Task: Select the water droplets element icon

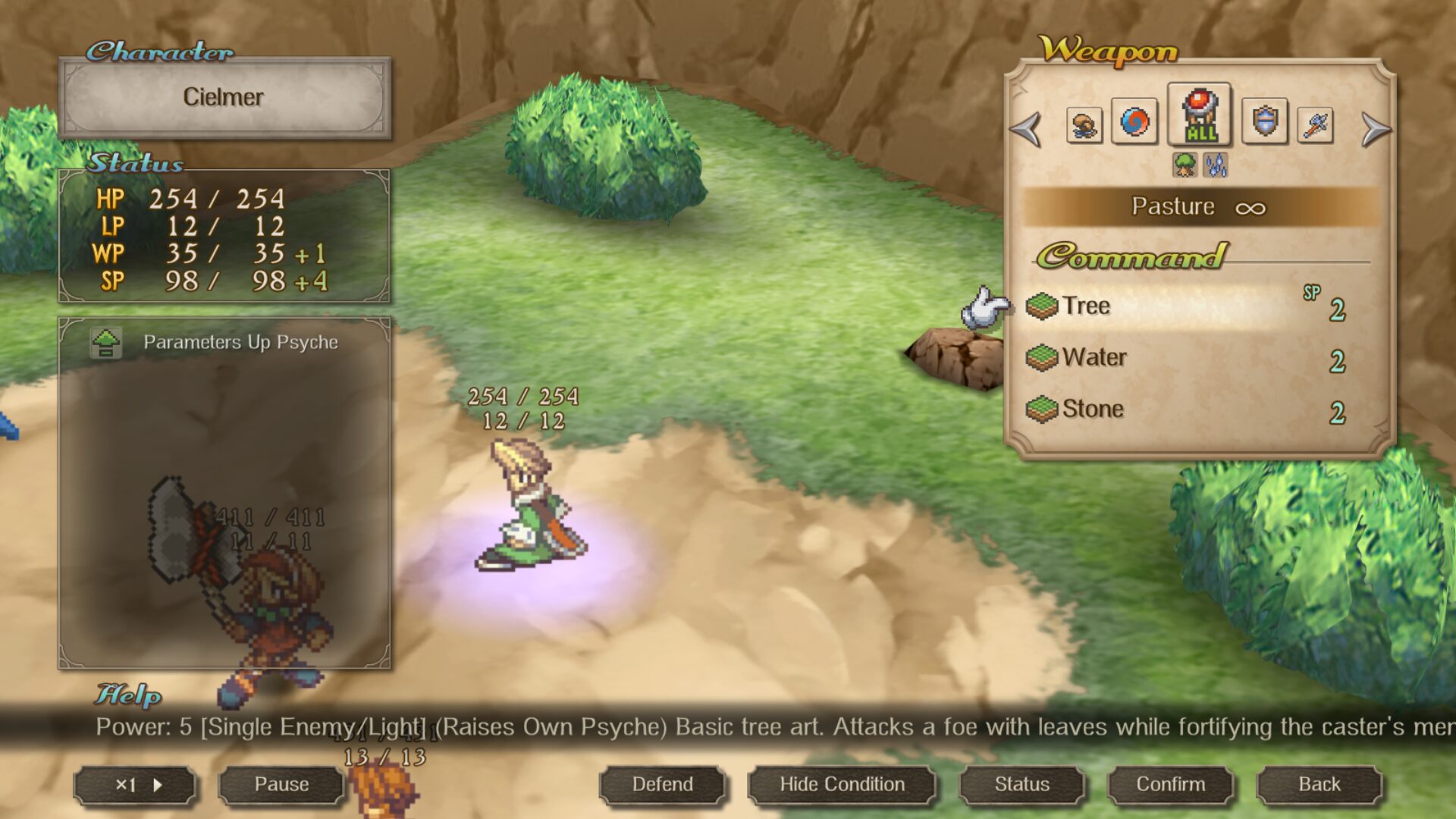Action: (1216, 165)
